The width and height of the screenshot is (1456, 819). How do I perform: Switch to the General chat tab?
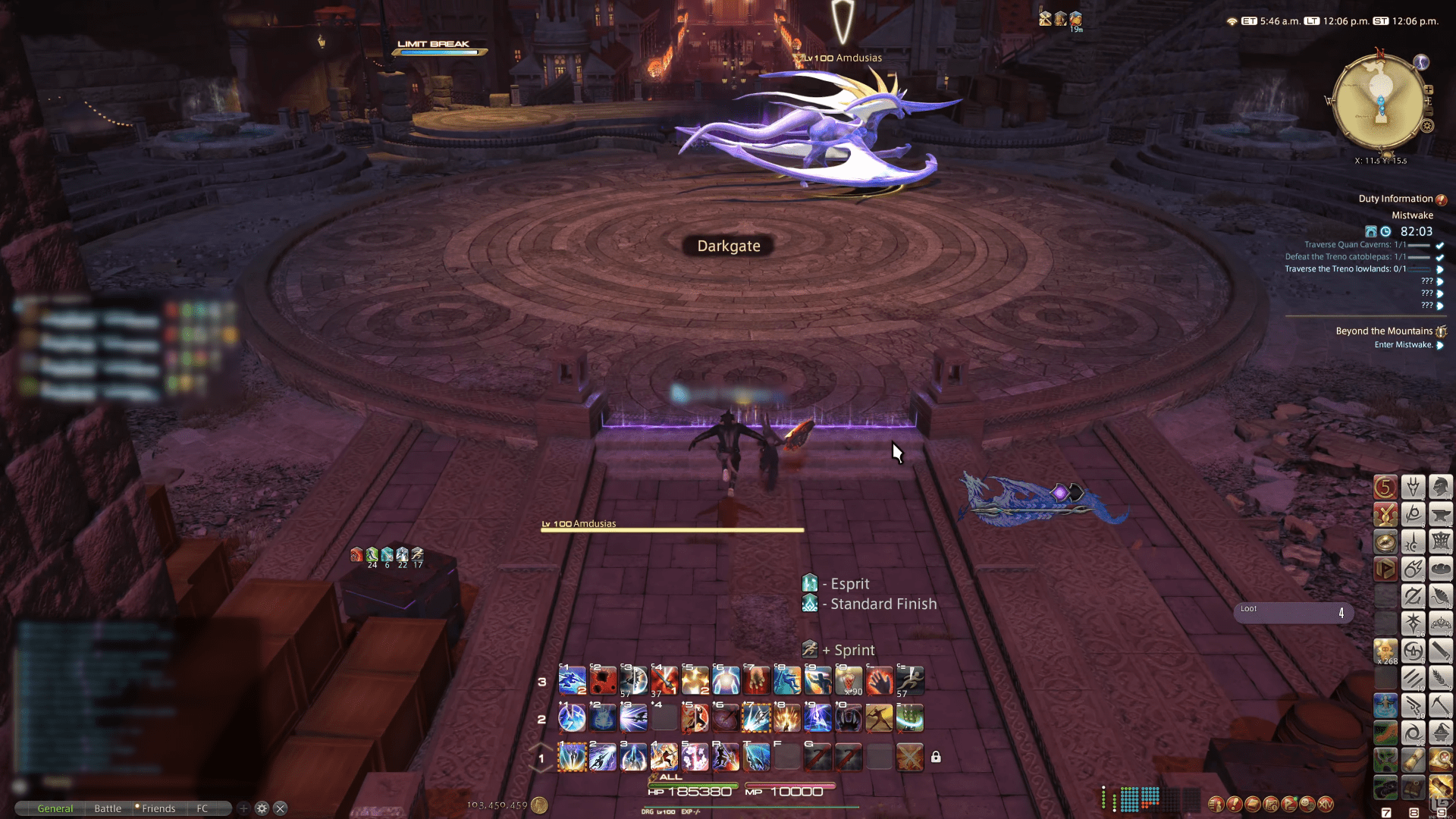tap(55, 808)
